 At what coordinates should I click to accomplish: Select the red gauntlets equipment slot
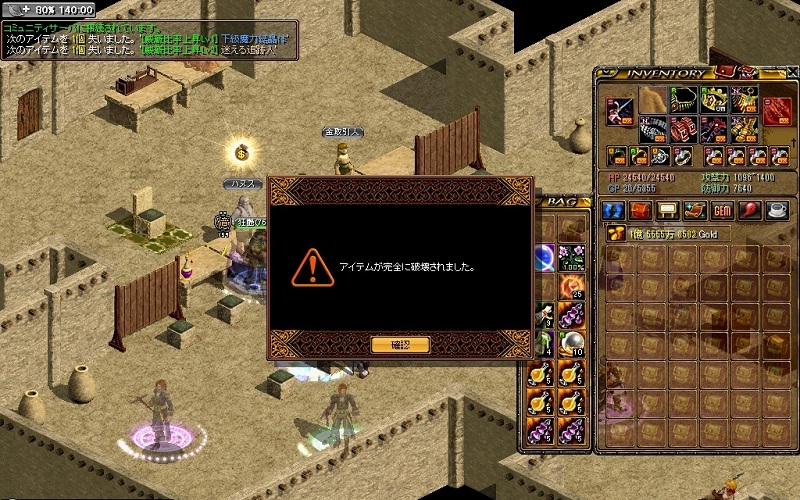tap(682, 130)
